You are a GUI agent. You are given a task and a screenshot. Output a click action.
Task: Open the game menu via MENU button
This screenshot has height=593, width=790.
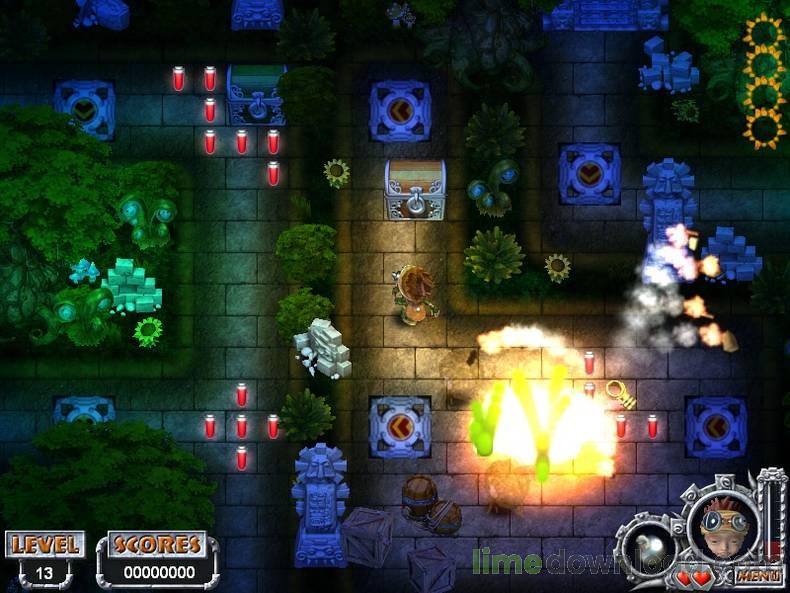758,576
